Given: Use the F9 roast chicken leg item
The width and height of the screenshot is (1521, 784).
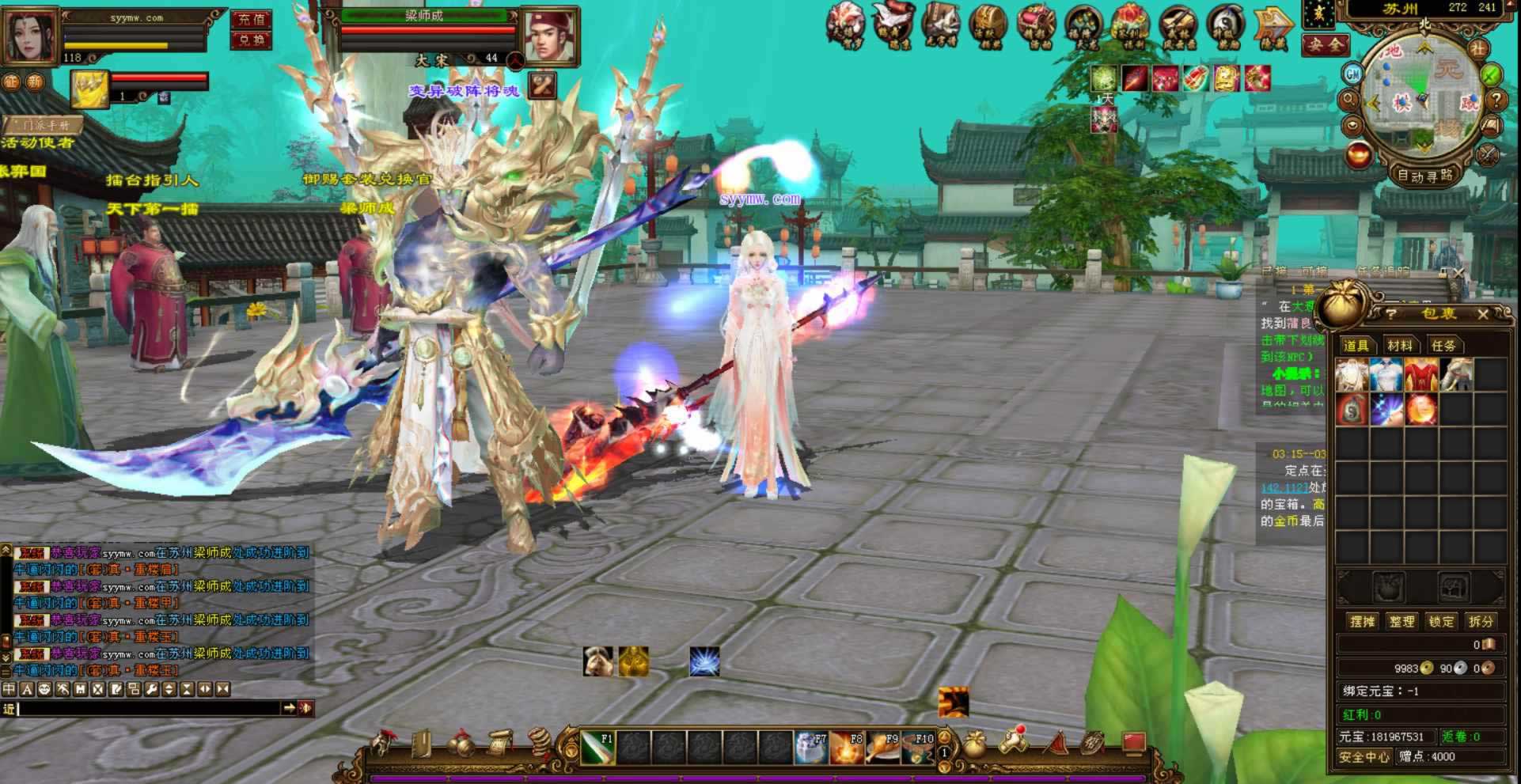Looking at the screenshot, I should 882,748.
